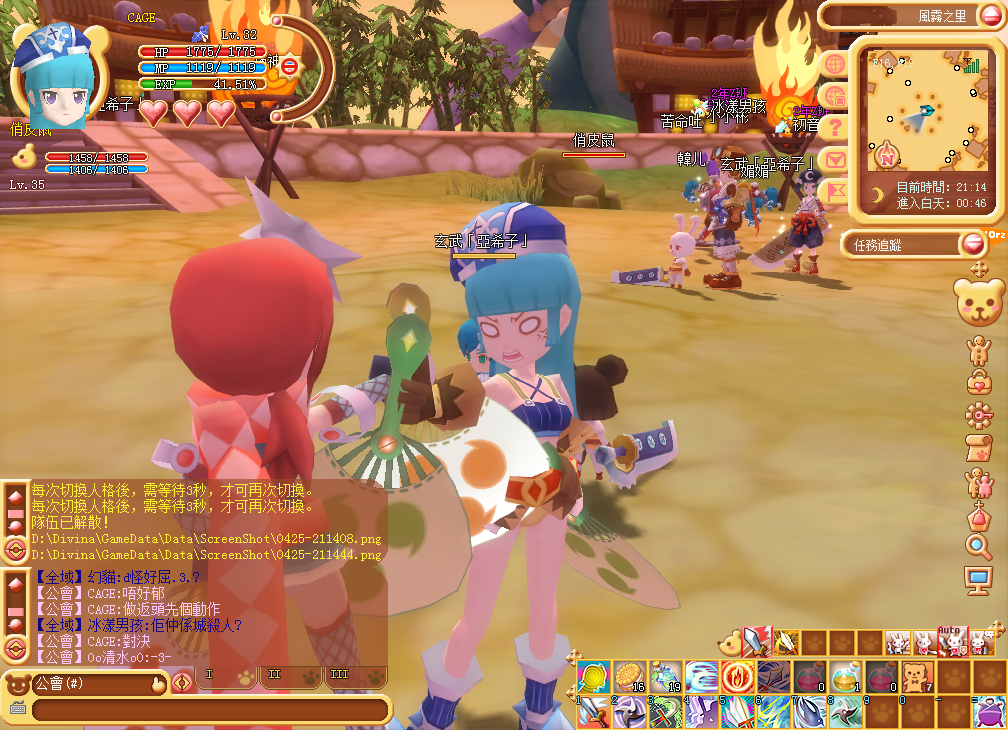
Task: Toggle the Auto rabbit pet action
Action: (951, 641)
